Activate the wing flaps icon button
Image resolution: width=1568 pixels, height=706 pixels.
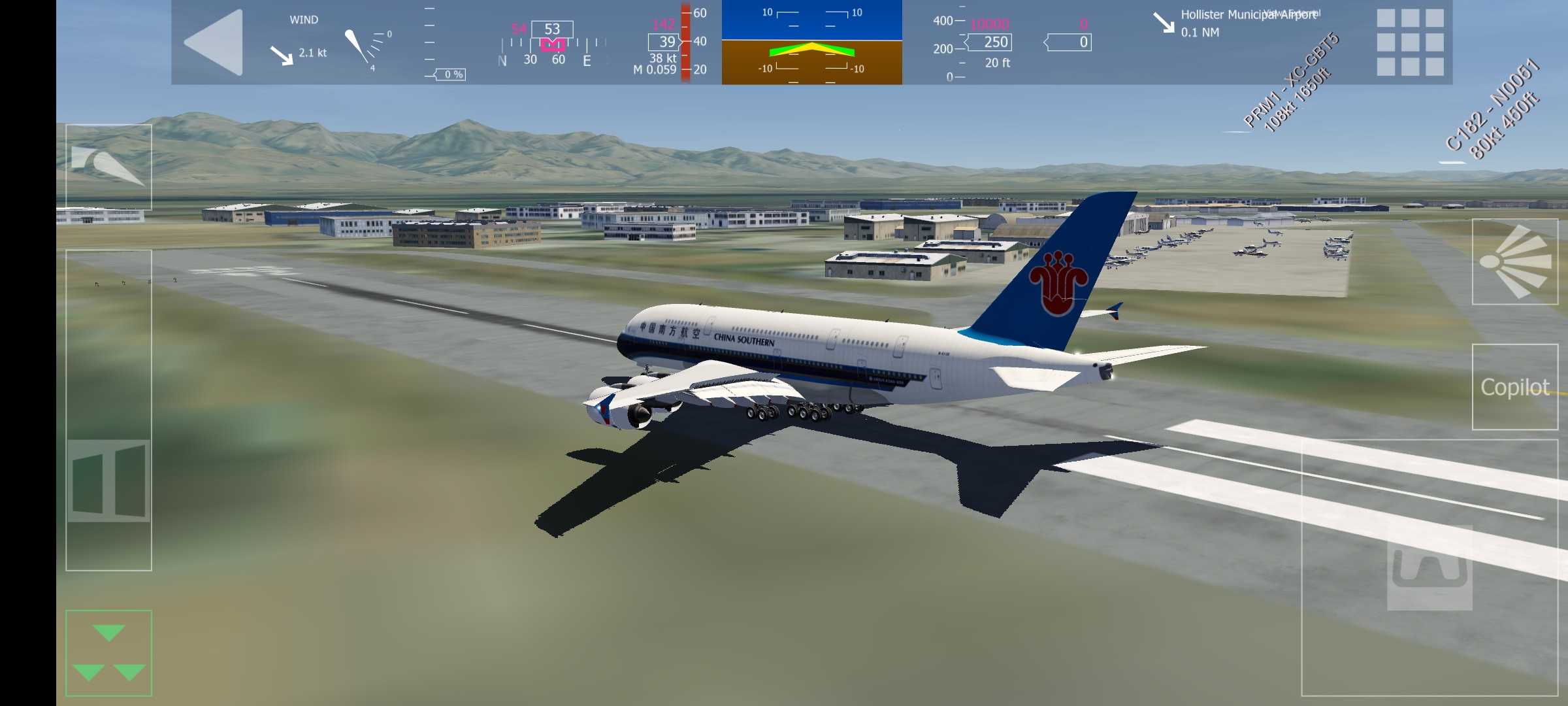(x=108, y=167)
